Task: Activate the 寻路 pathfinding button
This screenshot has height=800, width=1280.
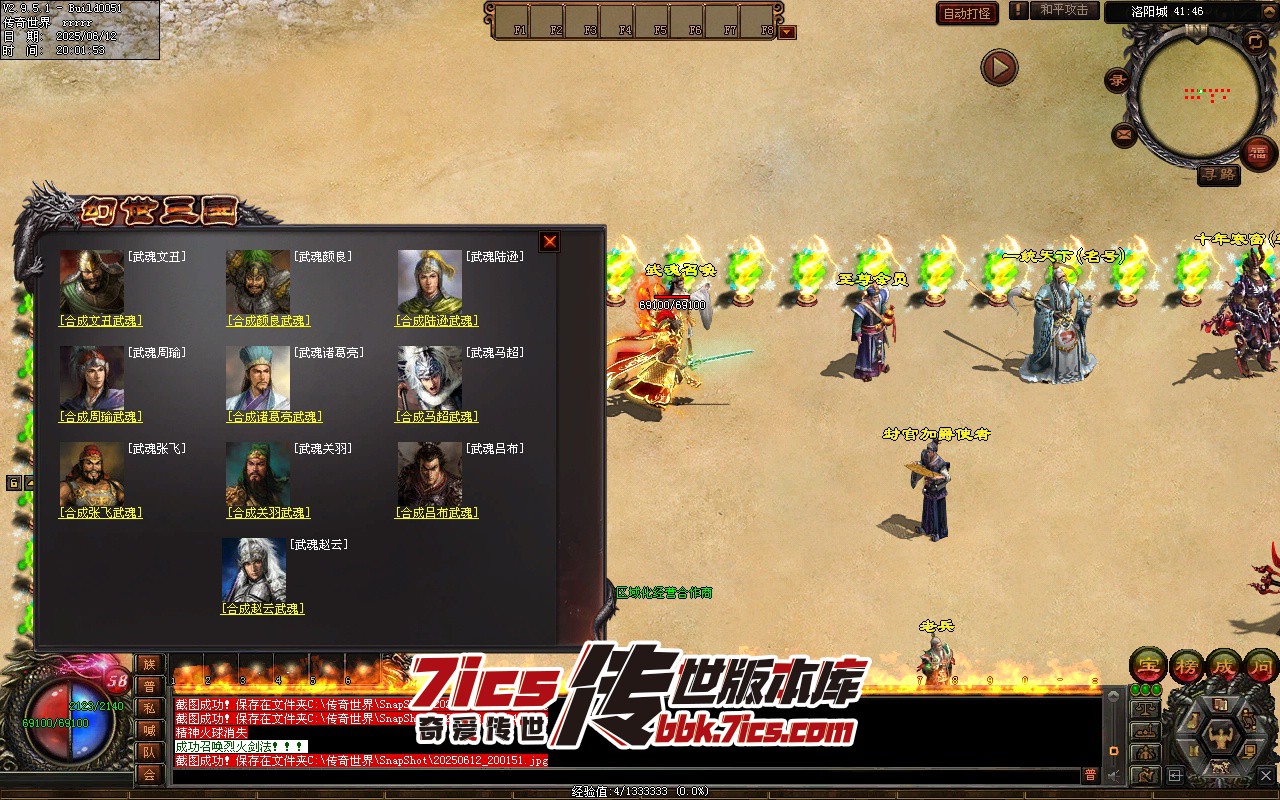Action: tap(1218, 175)
